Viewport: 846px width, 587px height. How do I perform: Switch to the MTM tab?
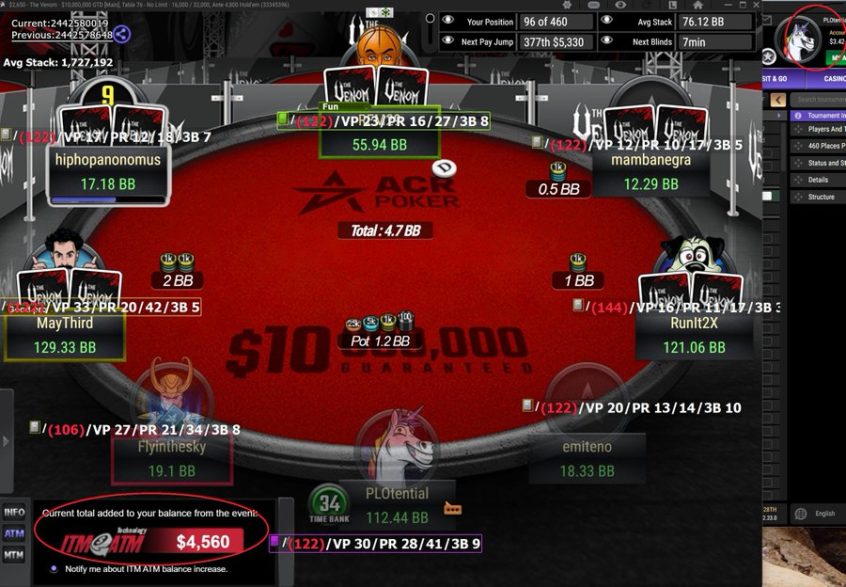14,554
